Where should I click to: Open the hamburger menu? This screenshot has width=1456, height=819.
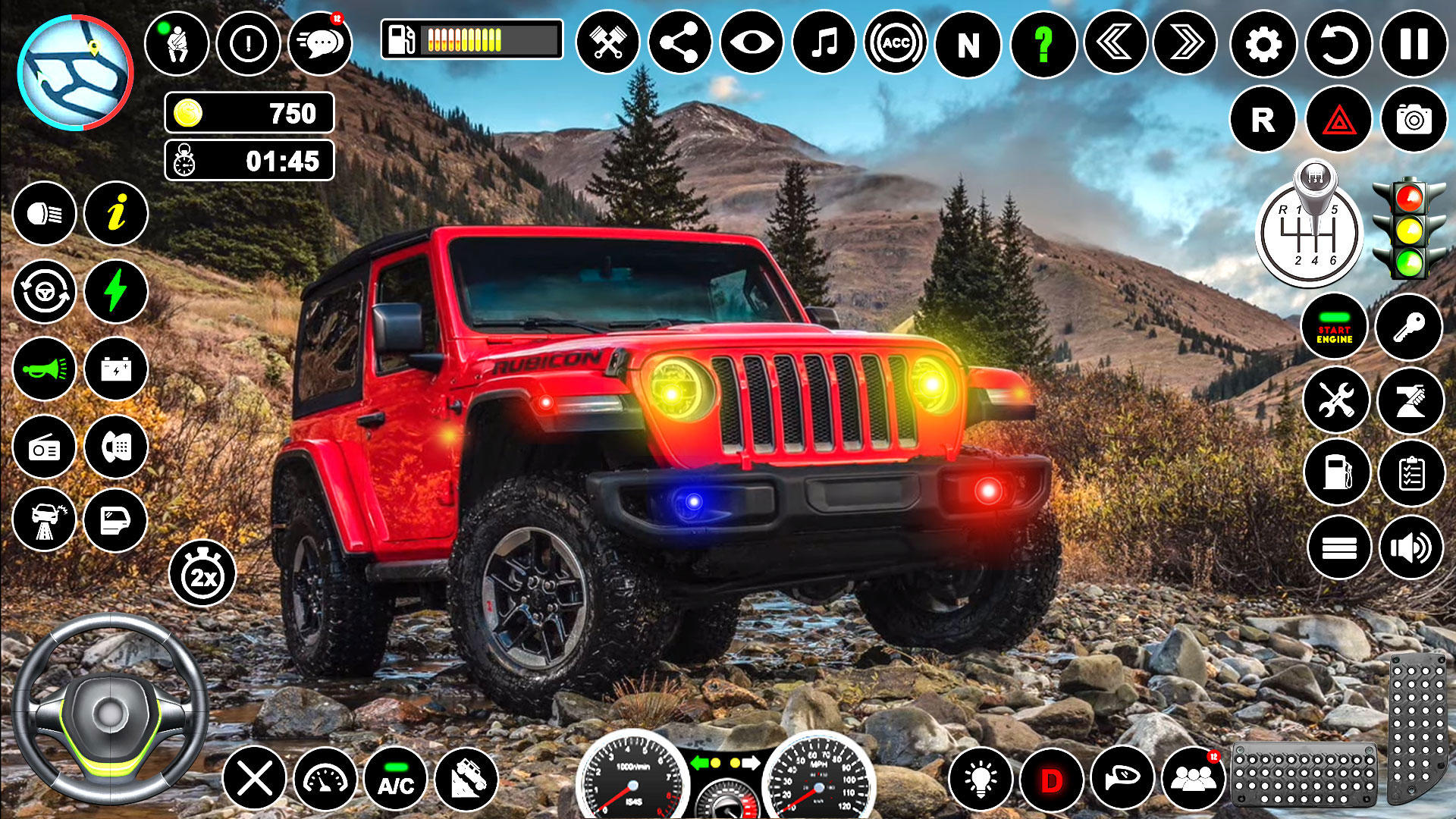coord(1336,546)
